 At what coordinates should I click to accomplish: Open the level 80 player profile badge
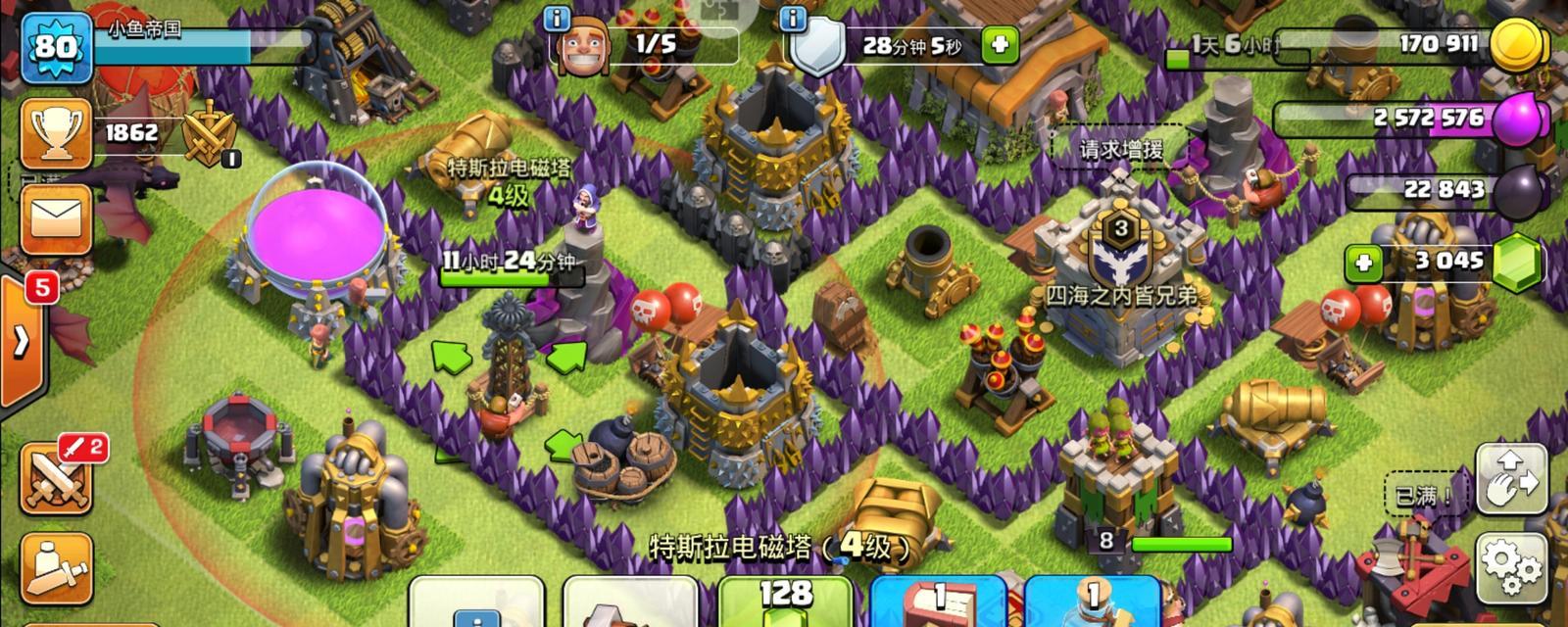point(56,46)
